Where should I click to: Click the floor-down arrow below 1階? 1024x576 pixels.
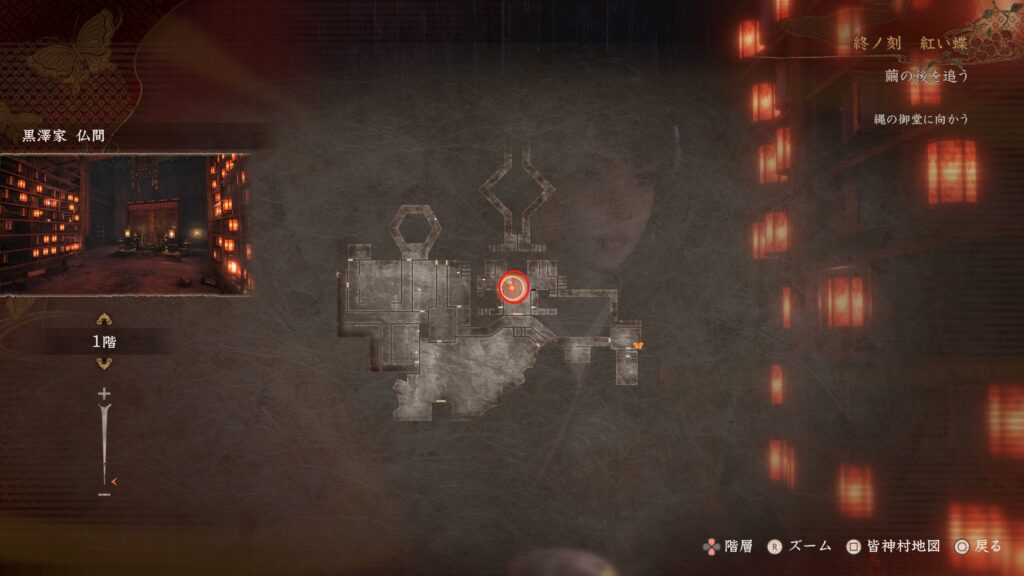(104, 363)
